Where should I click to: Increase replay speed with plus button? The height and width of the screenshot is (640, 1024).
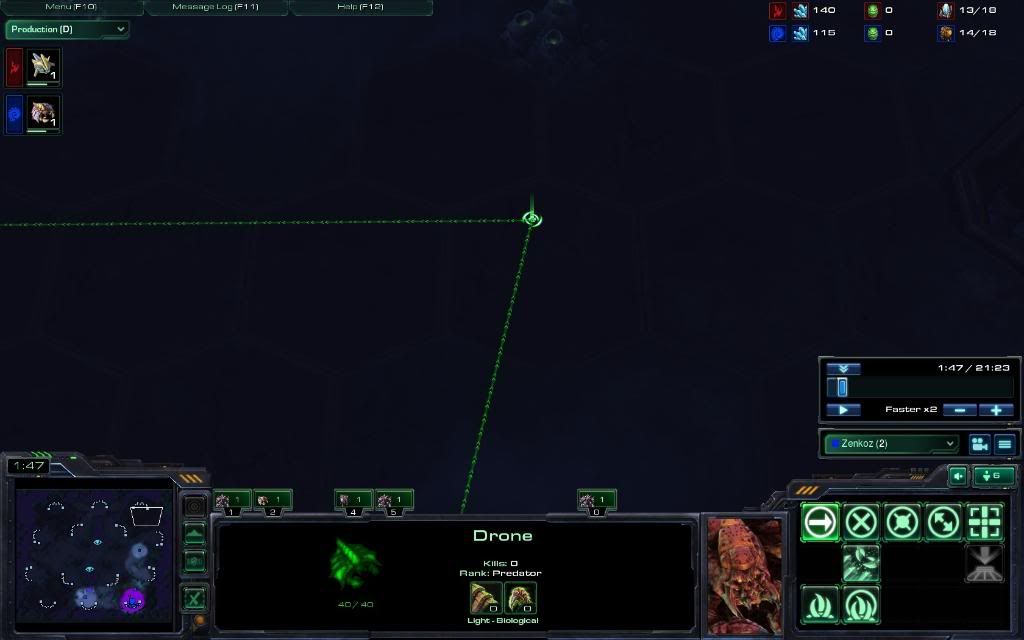(x=996, y=410)
